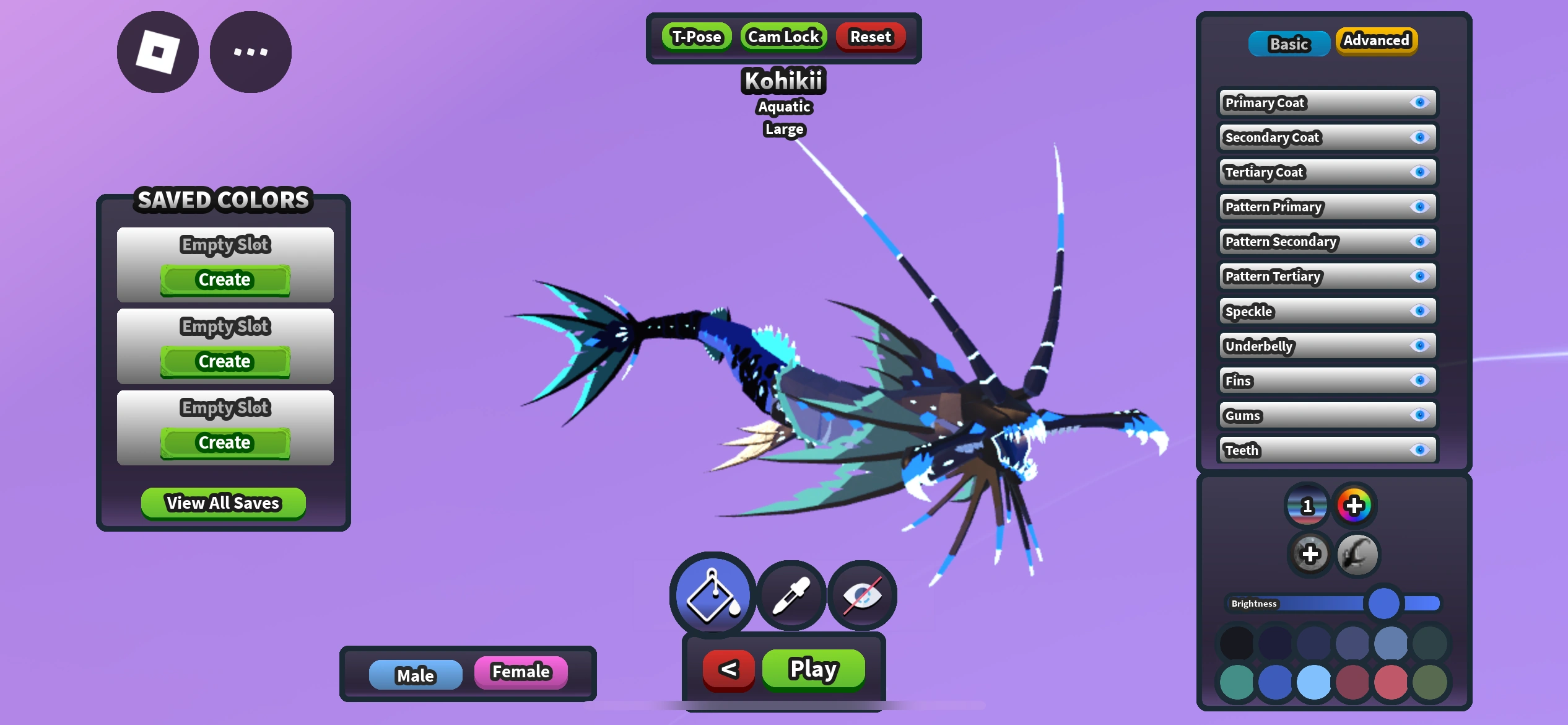The width and height of the screenshot is (1568, 725).
Task: Open the more options ellipsis menu
Action: [x=250, y=51]
